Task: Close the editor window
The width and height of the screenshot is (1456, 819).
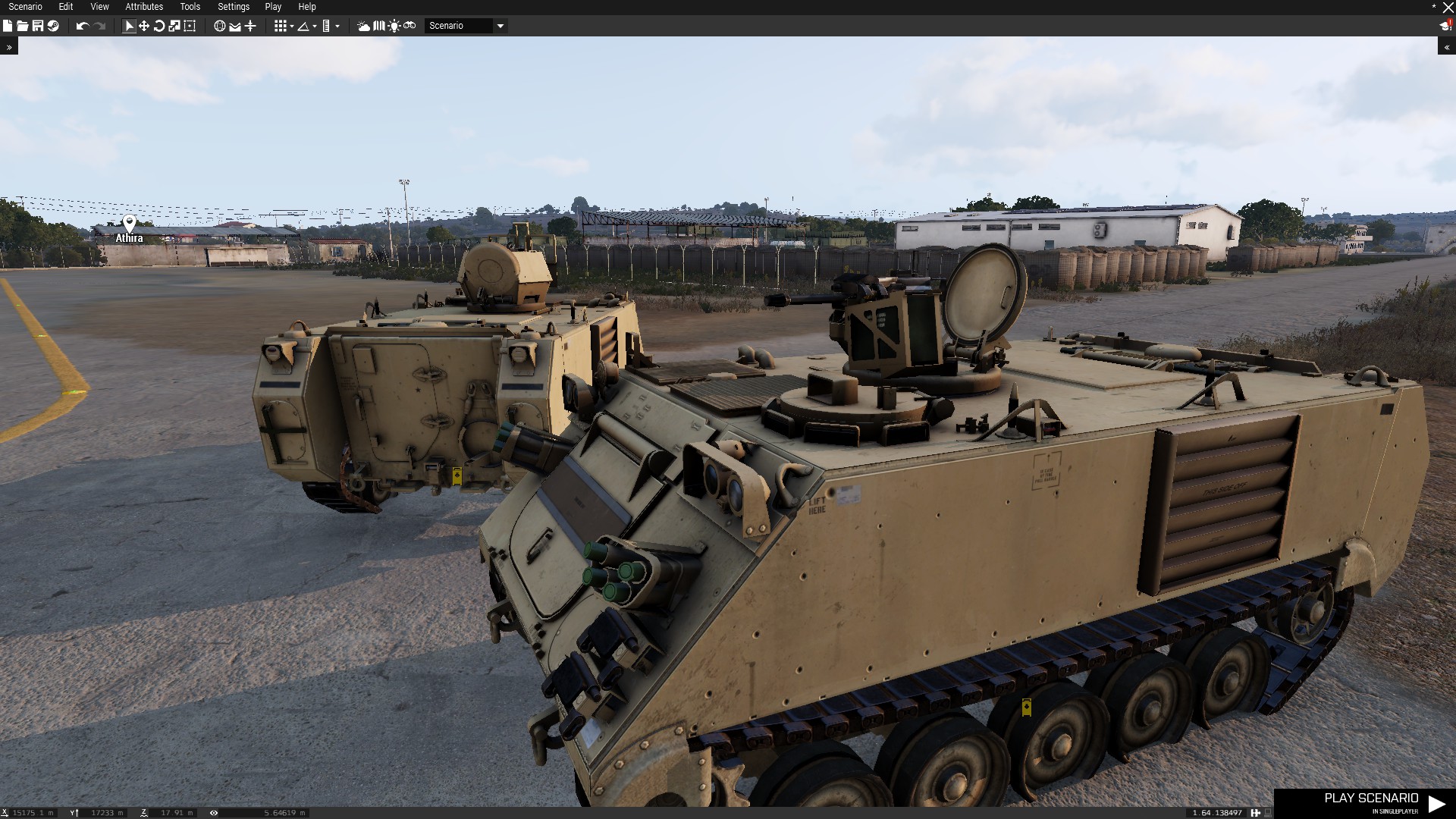Action: [x=1448, y=7]
